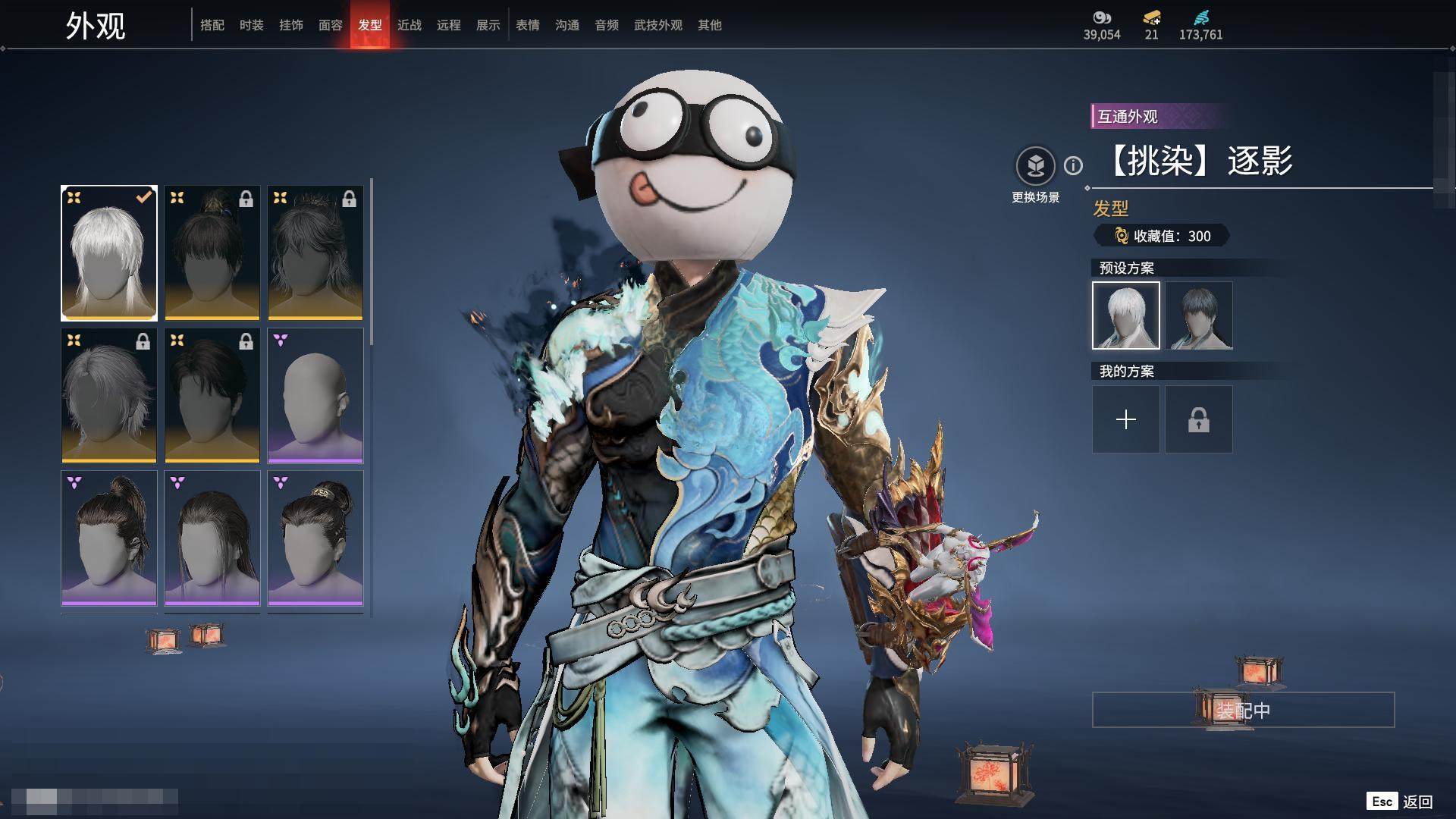Apply the white-haired preset scheme

(x=1126, y=315)
